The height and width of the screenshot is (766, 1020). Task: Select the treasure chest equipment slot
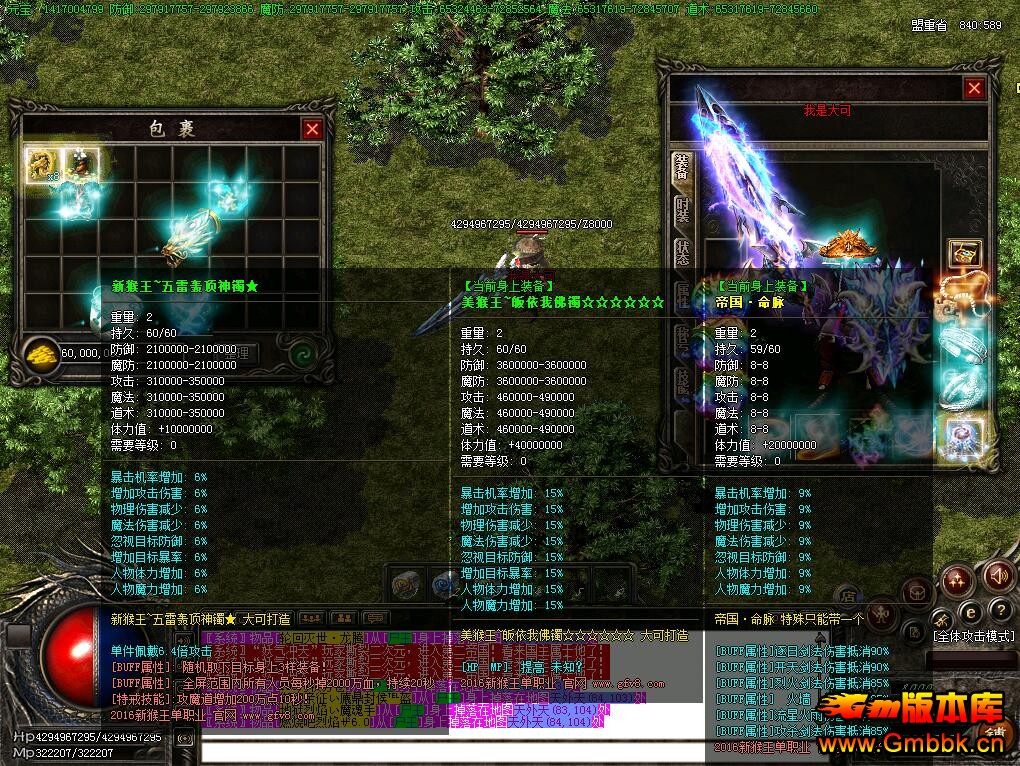pyautogui.click(x=964, y=254)
